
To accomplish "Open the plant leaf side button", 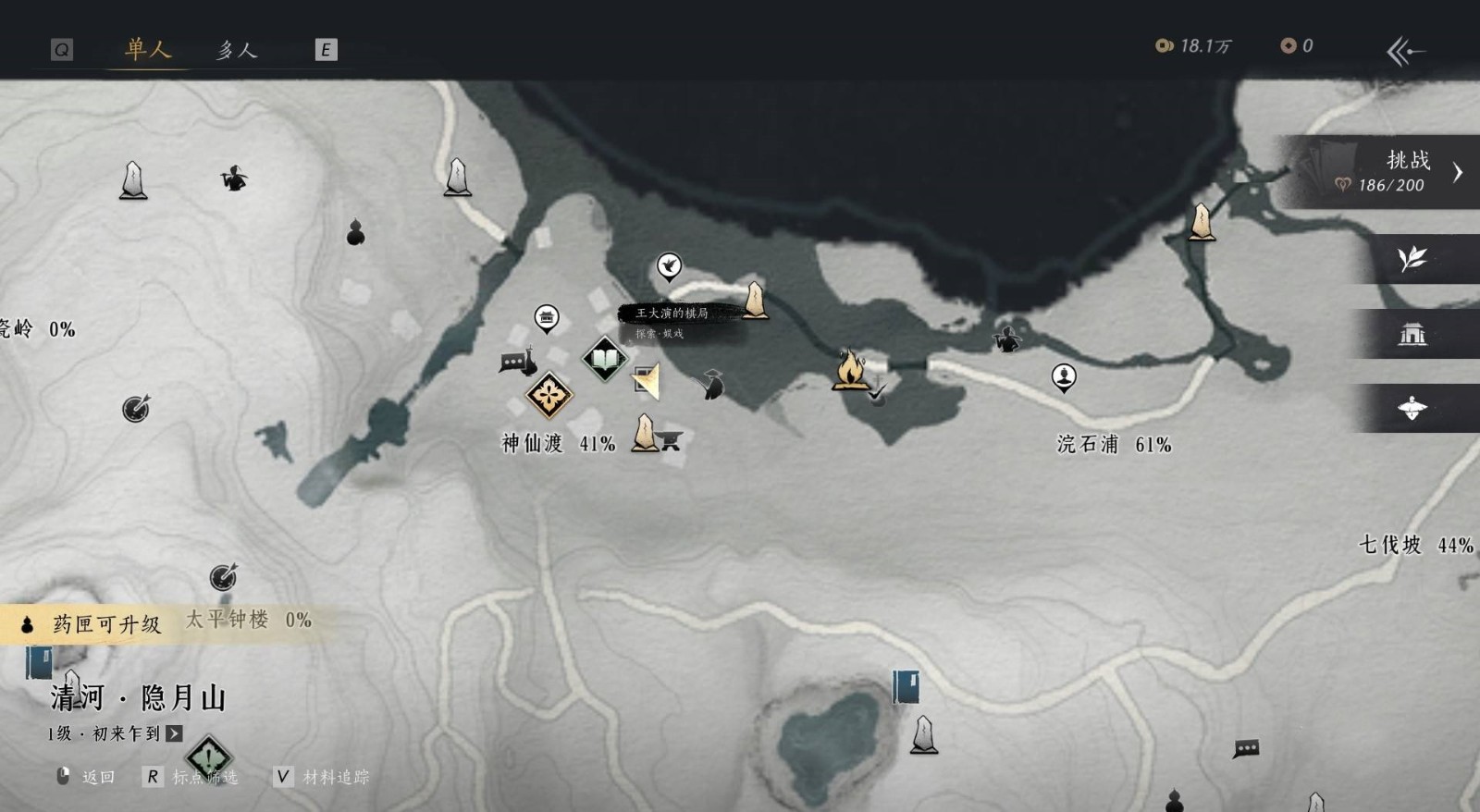I will click(x=1412, y=259).
